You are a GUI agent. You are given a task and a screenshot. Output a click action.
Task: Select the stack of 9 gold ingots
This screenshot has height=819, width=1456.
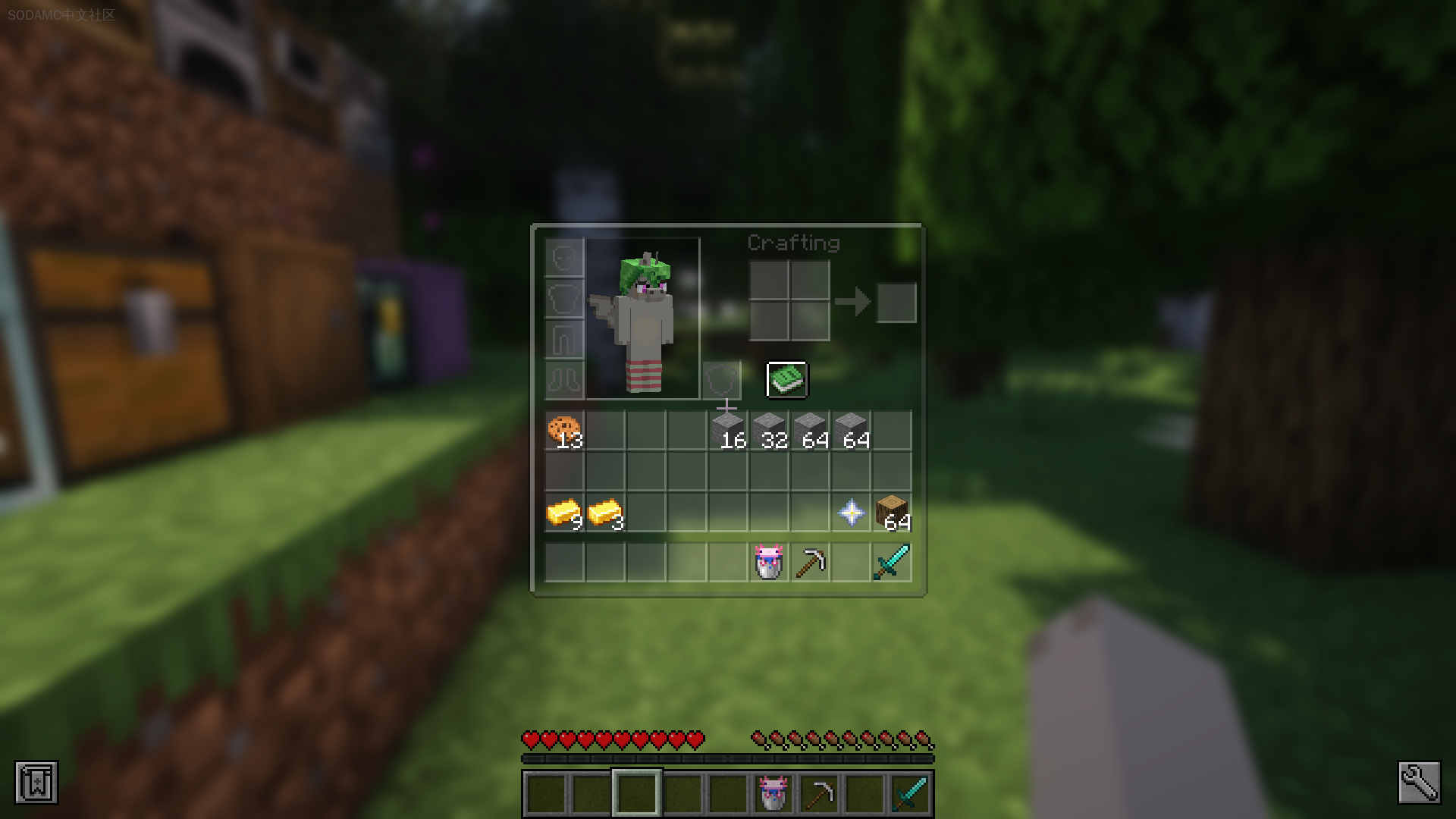564,513
